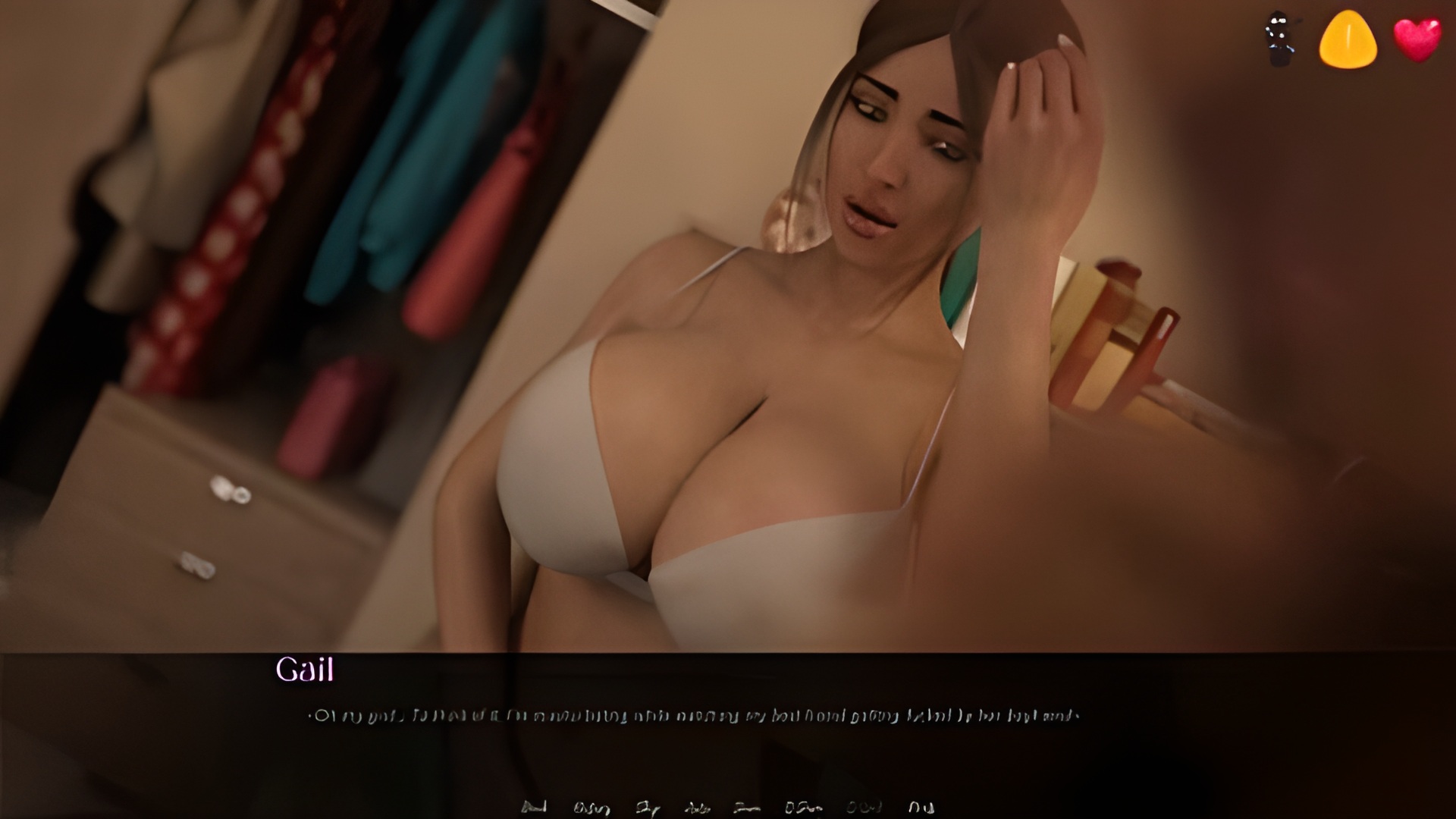
Task: Open the dialogue History log
Action: [591, 808]
